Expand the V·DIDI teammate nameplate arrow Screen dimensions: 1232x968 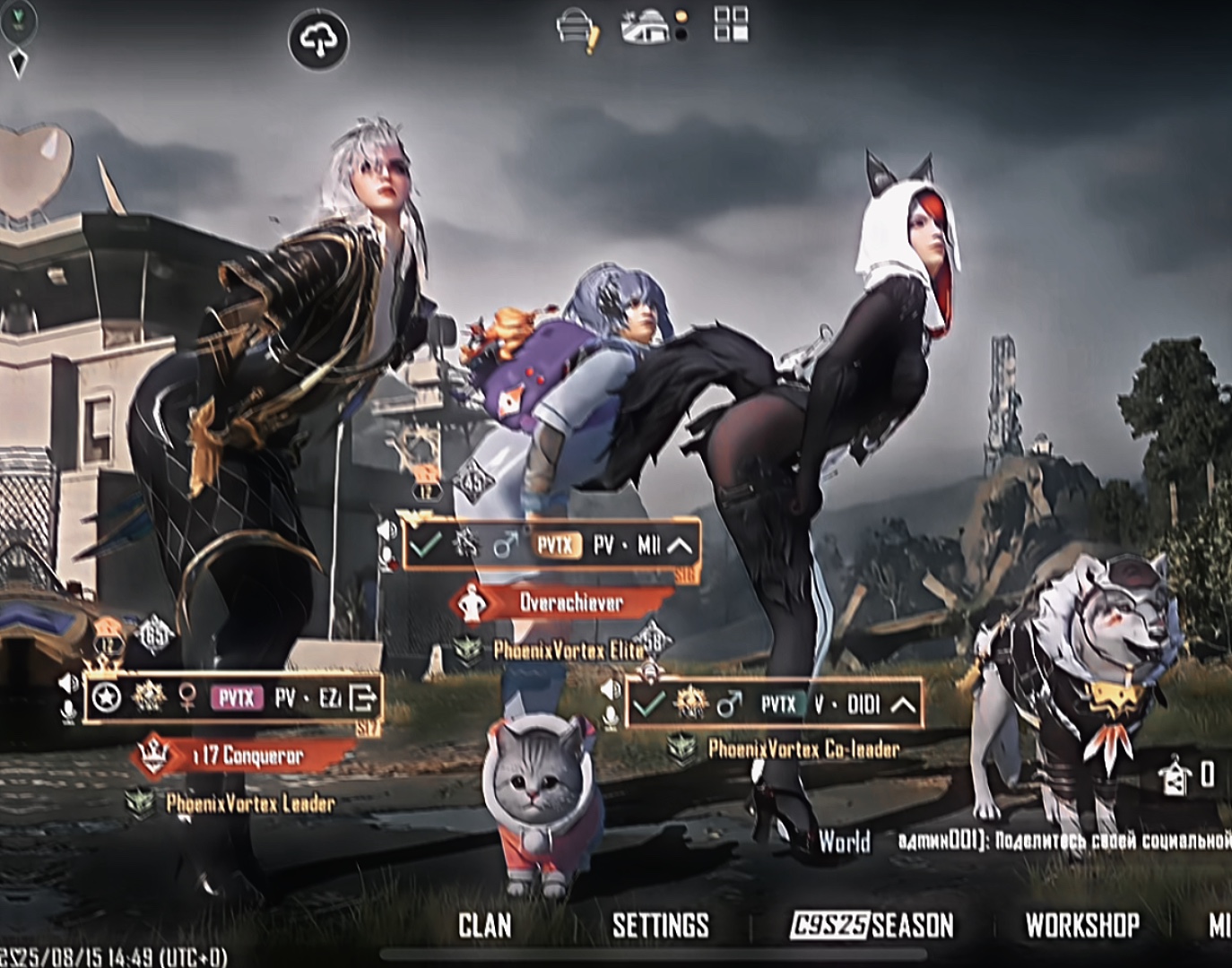903,705
